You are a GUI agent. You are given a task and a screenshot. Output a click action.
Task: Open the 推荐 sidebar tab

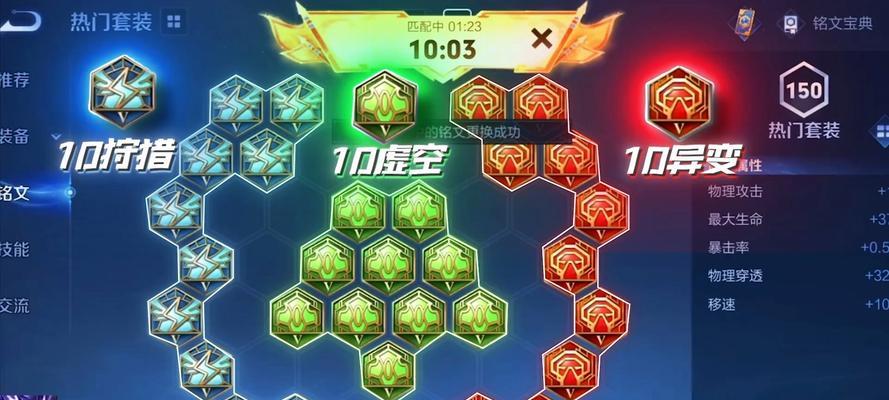[x=16, y=79]
